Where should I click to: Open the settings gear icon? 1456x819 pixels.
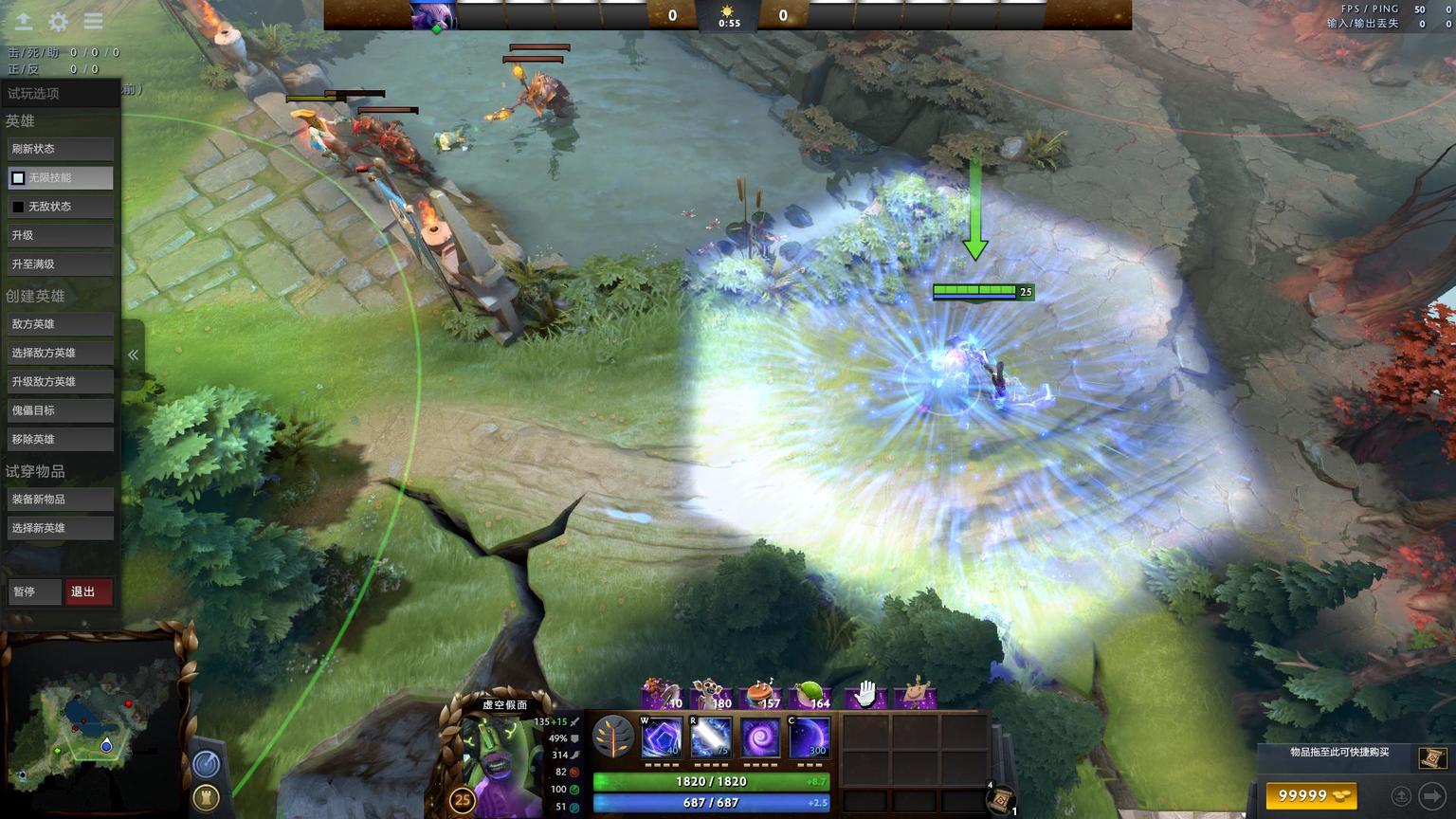pos(58,21)
